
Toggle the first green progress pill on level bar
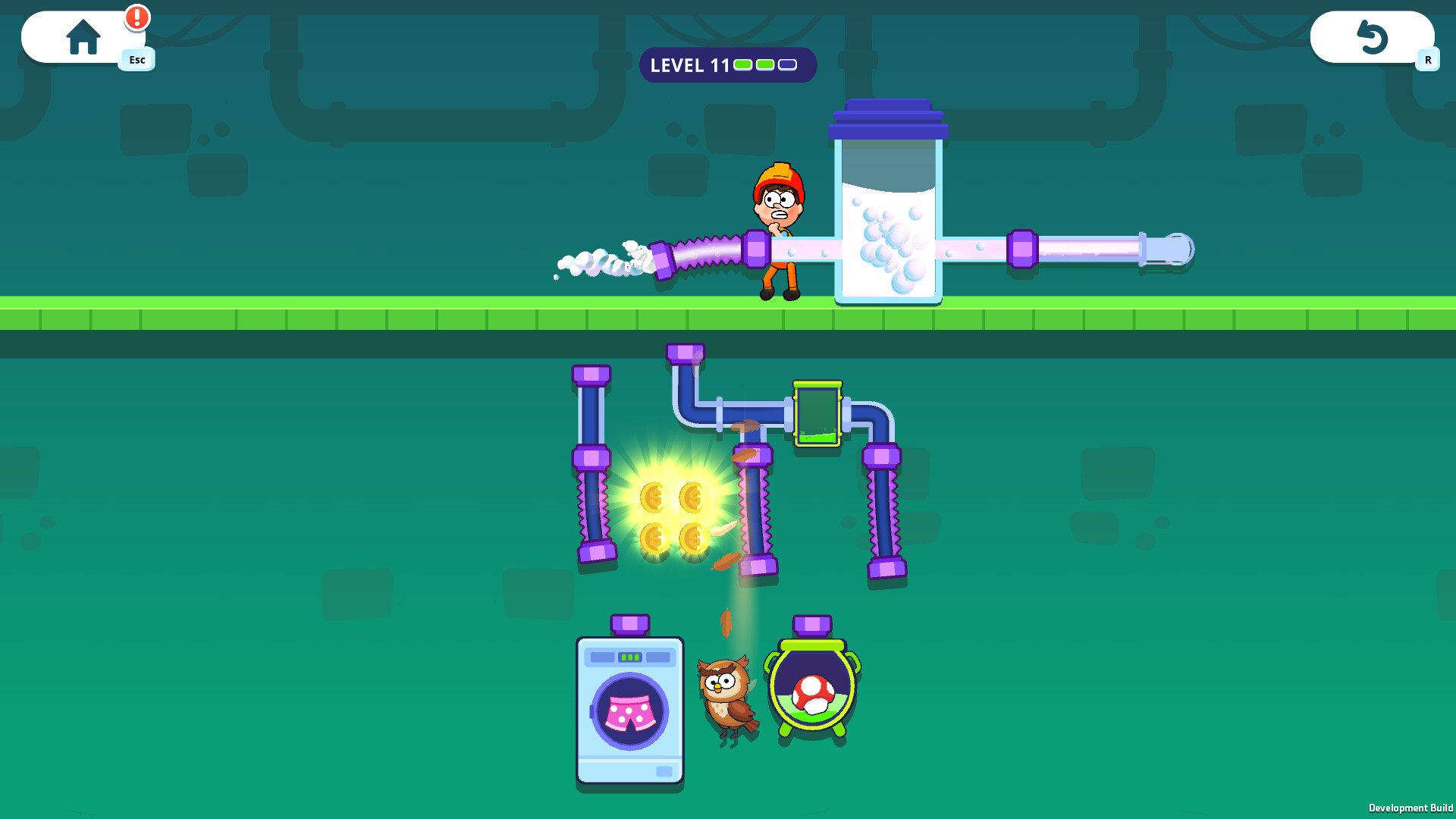[742, 65]
